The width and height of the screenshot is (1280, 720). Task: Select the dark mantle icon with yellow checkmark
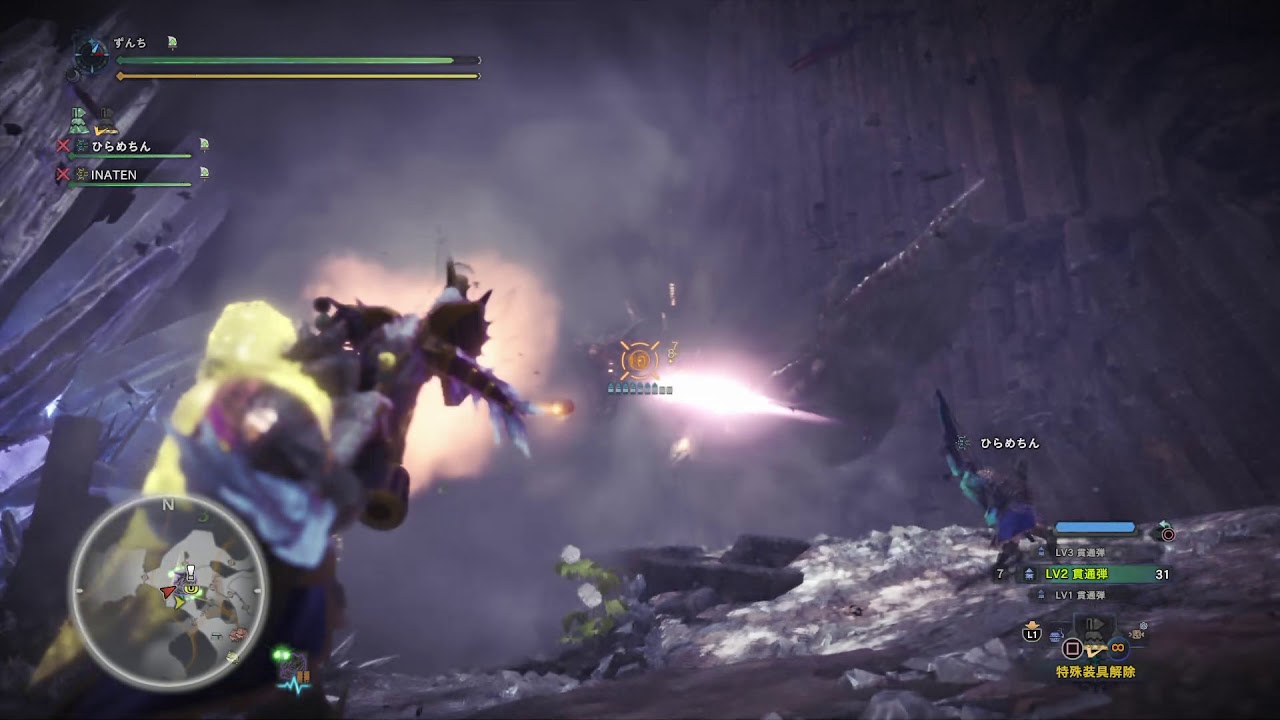[104, 122]
